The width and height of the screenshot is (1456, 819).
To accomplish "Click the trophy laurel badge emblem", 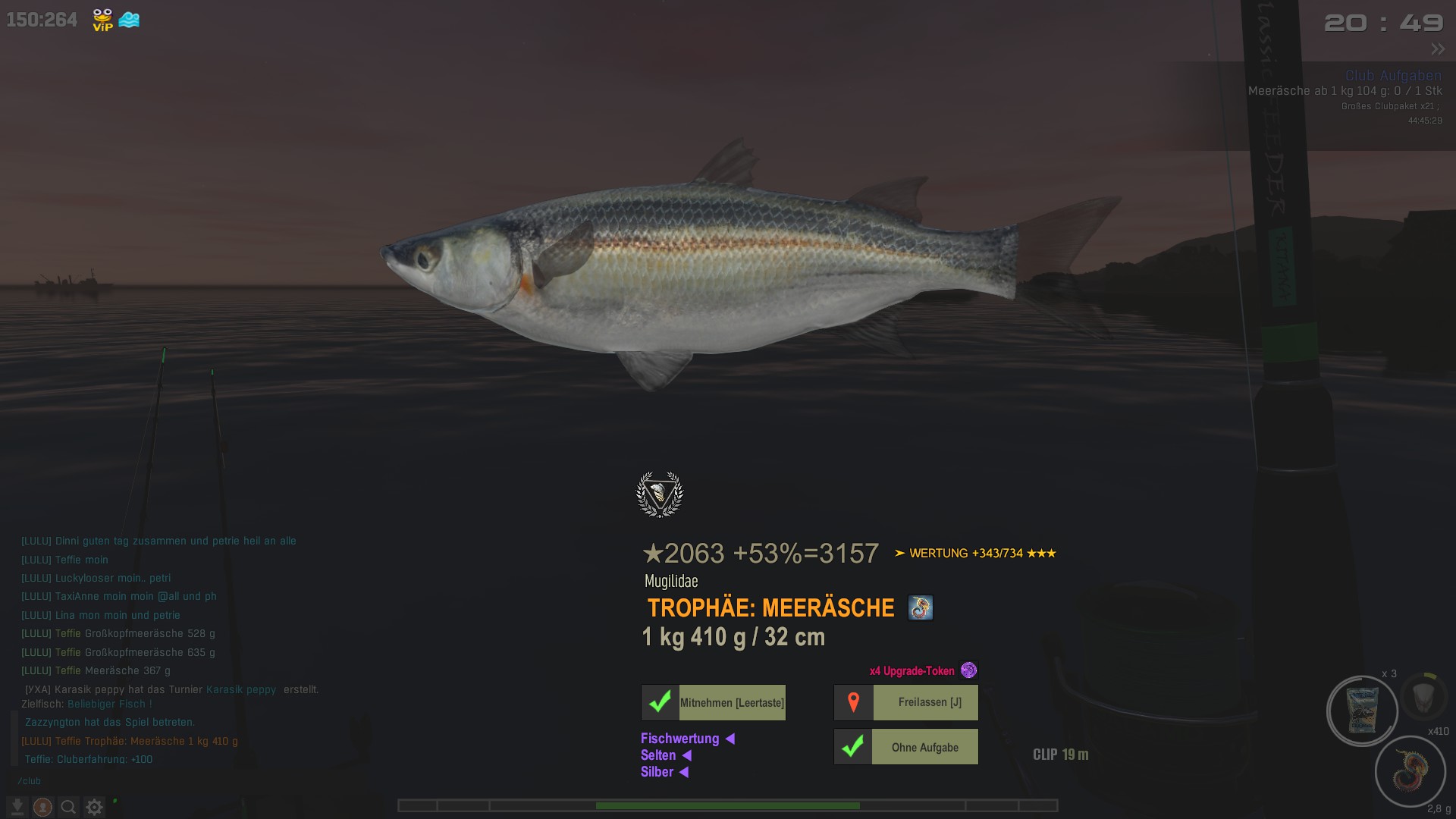I will (659, 494).
